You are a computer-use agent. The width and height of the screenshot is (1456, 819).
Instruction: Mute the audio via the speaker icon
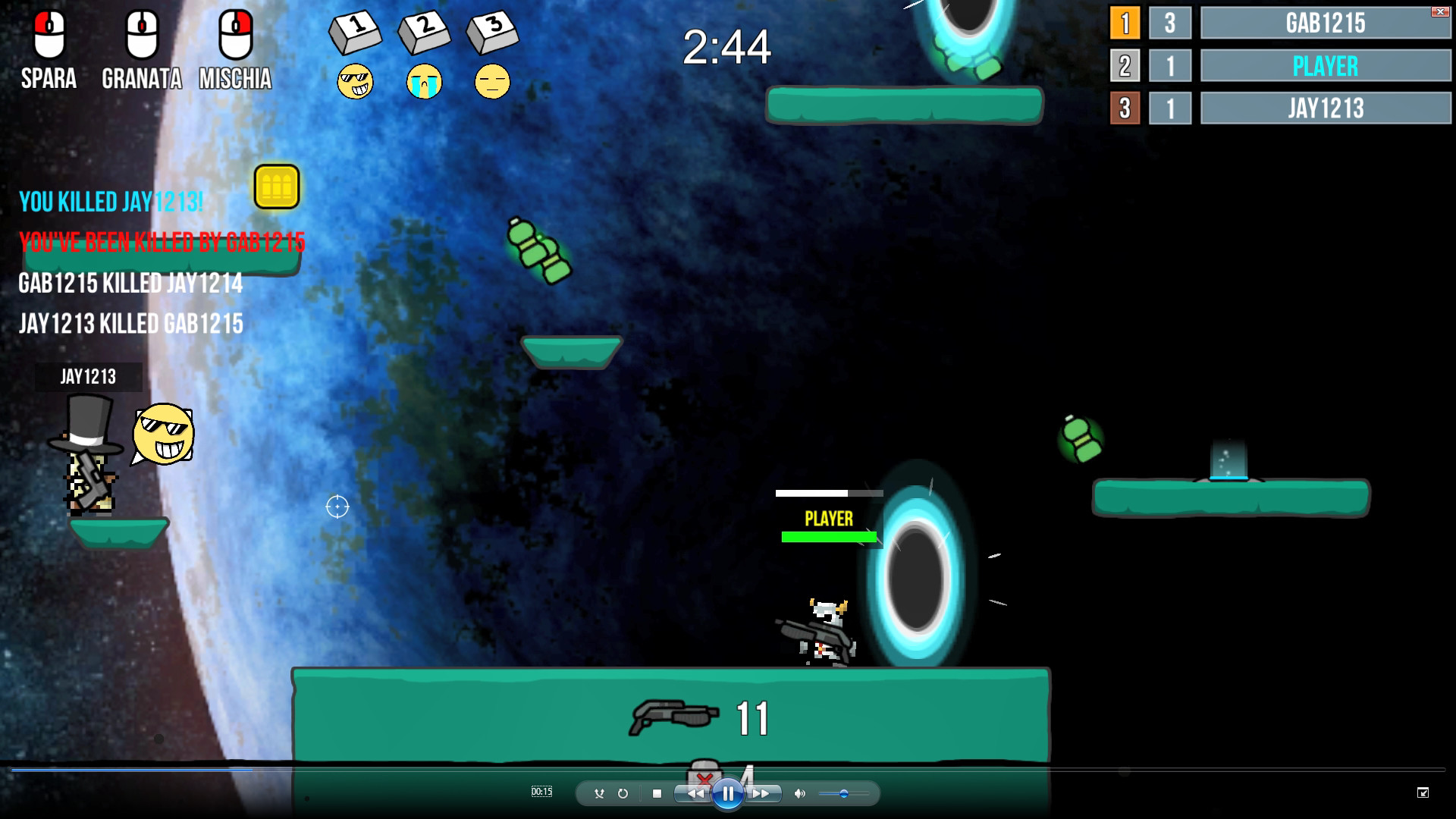799,793
